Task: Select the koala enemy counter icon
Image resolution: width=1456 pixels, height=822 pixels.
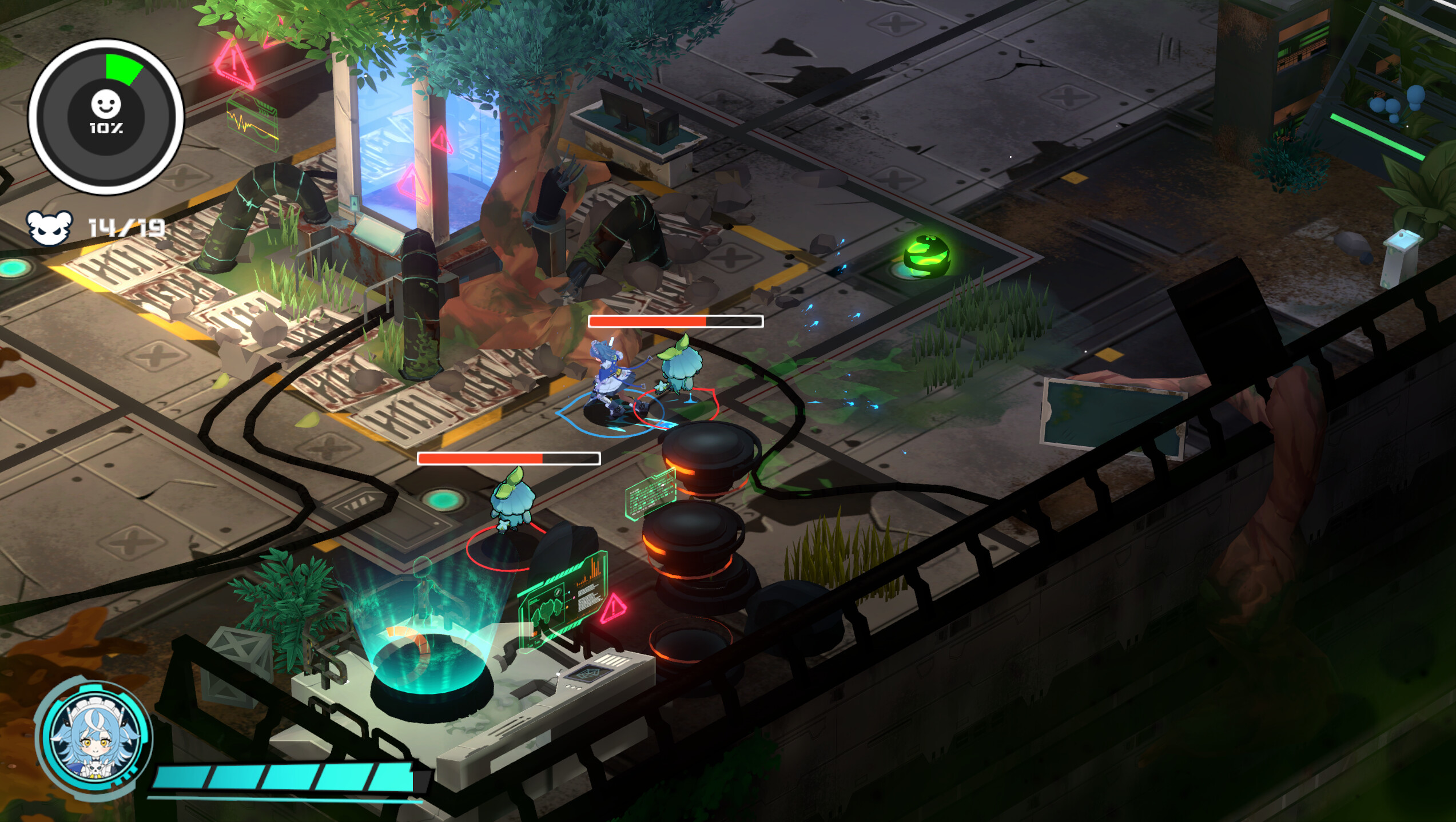Action: click(51, 229)
